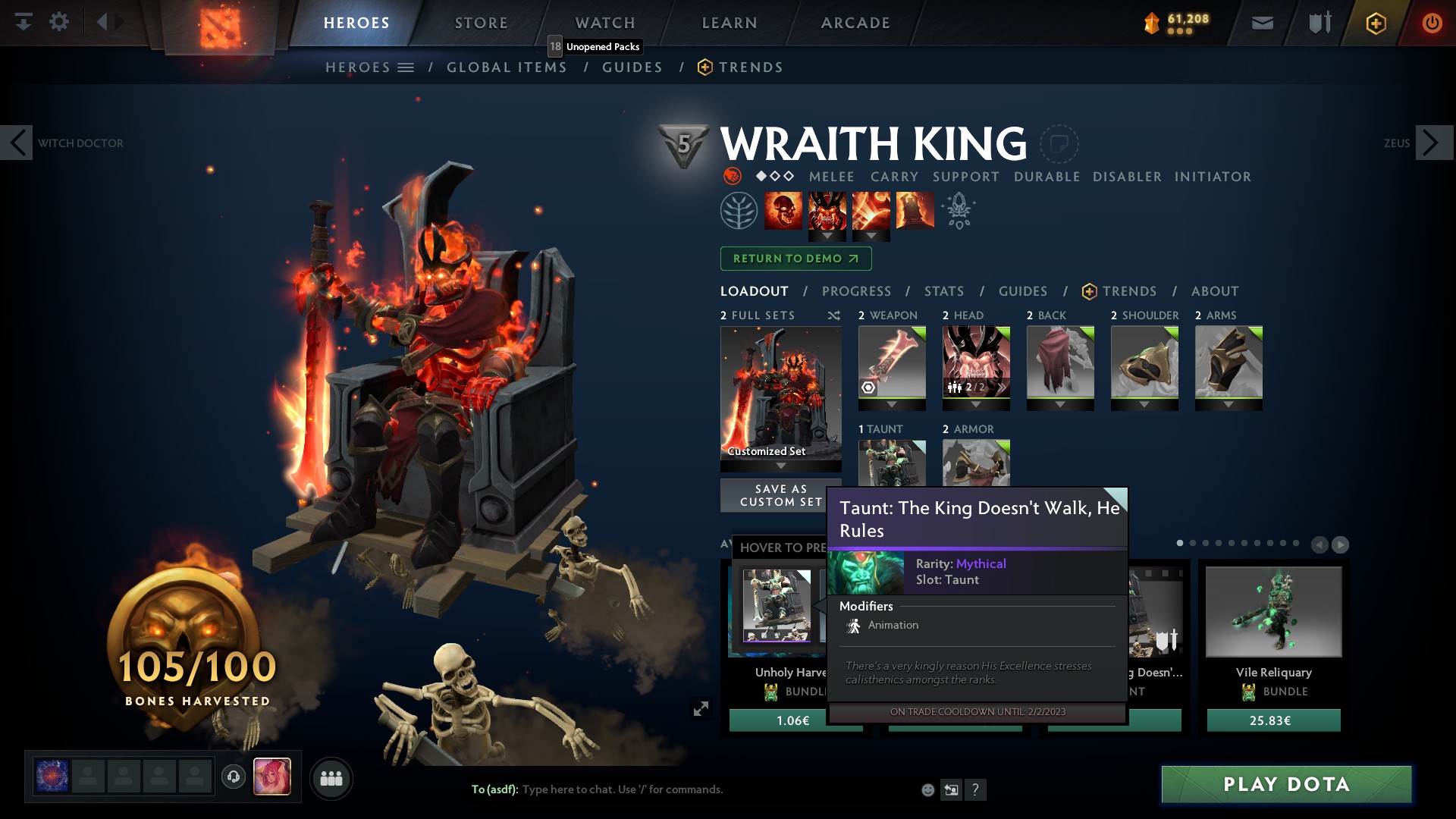Screen dimensions: 1456x819
Task: Click the Aghanim's Scepter upgrades icon
Action: (958, 212)
